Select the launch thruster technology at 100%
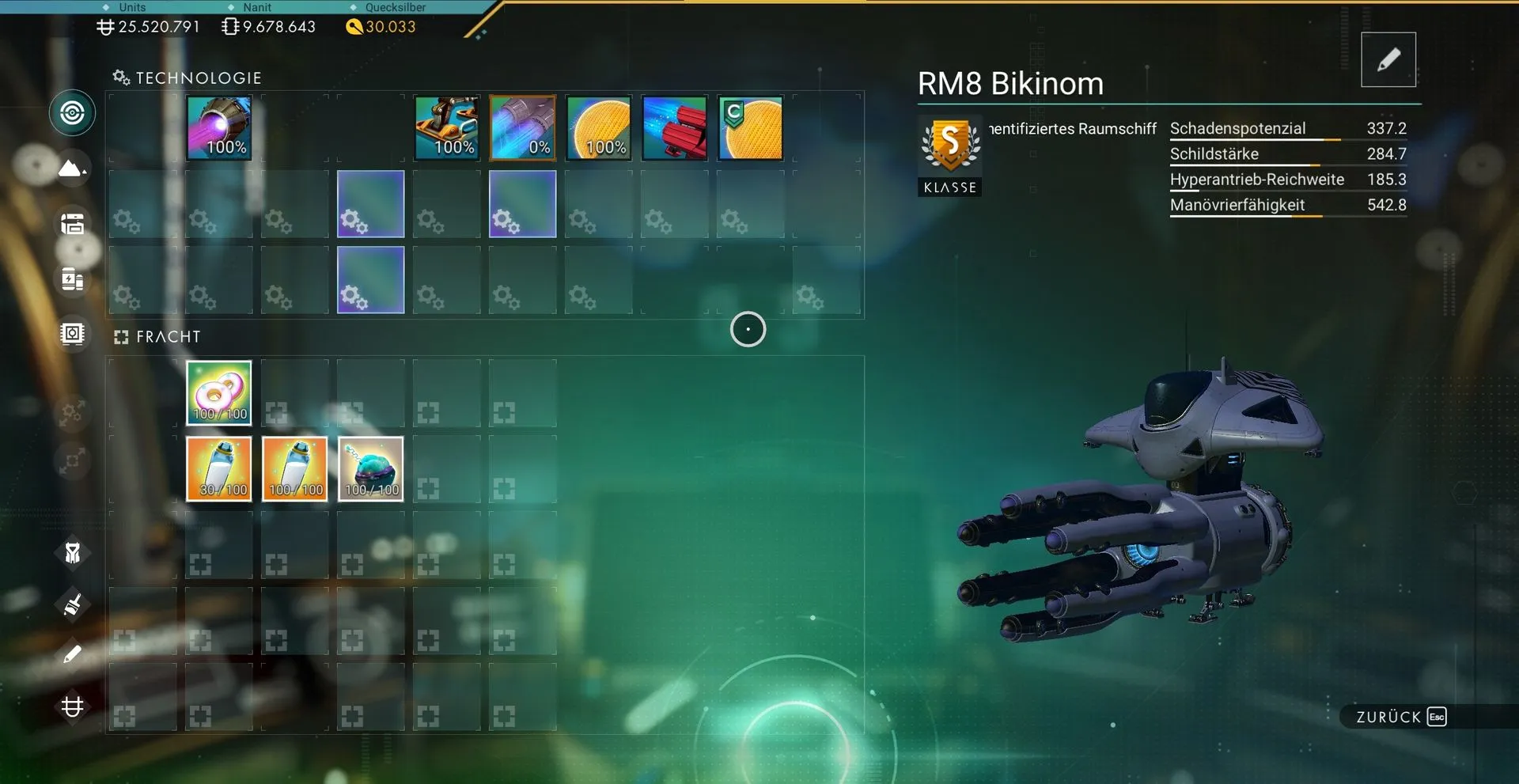1519x784 pixels. coord(447,128)
